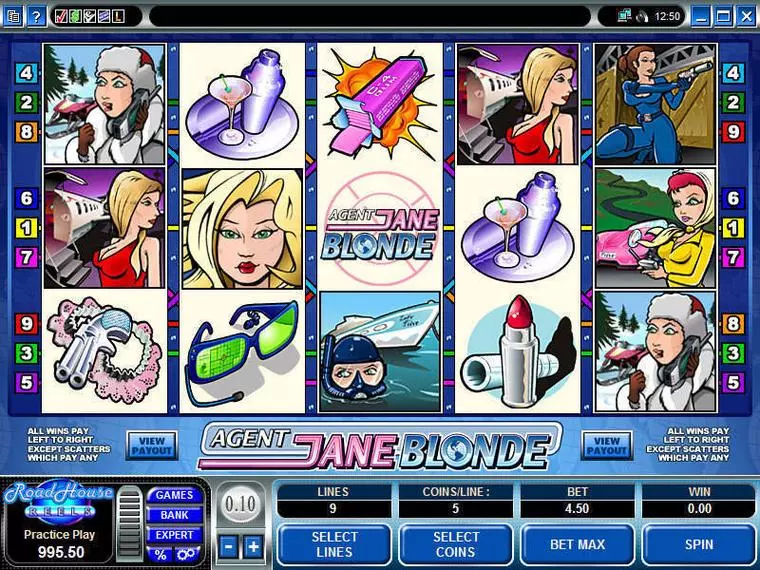This screenshot has height=570, width=760.
Task: View payout table using left button
Action: (151, 446)
